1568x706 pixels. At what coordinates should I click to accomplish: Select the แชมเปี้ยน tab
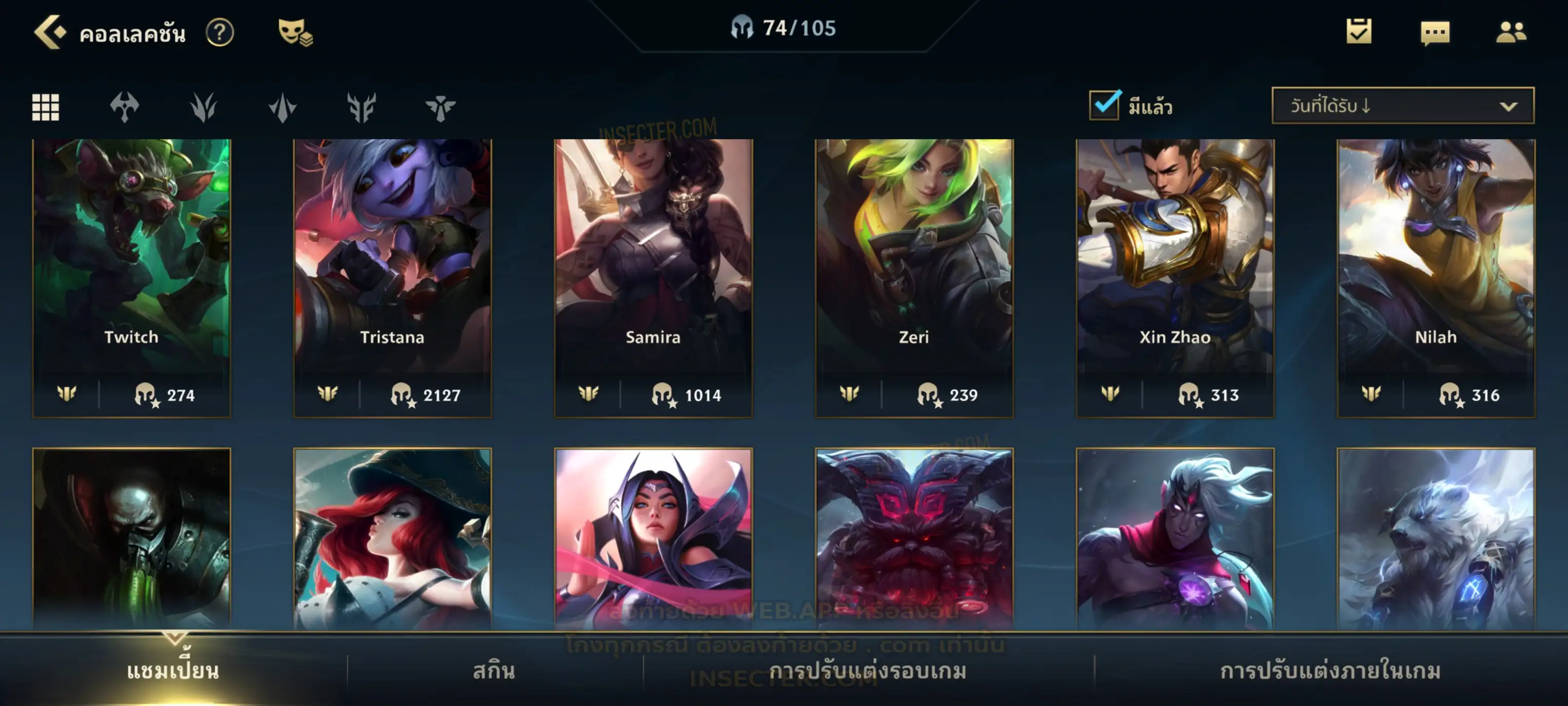coord(173,671)
